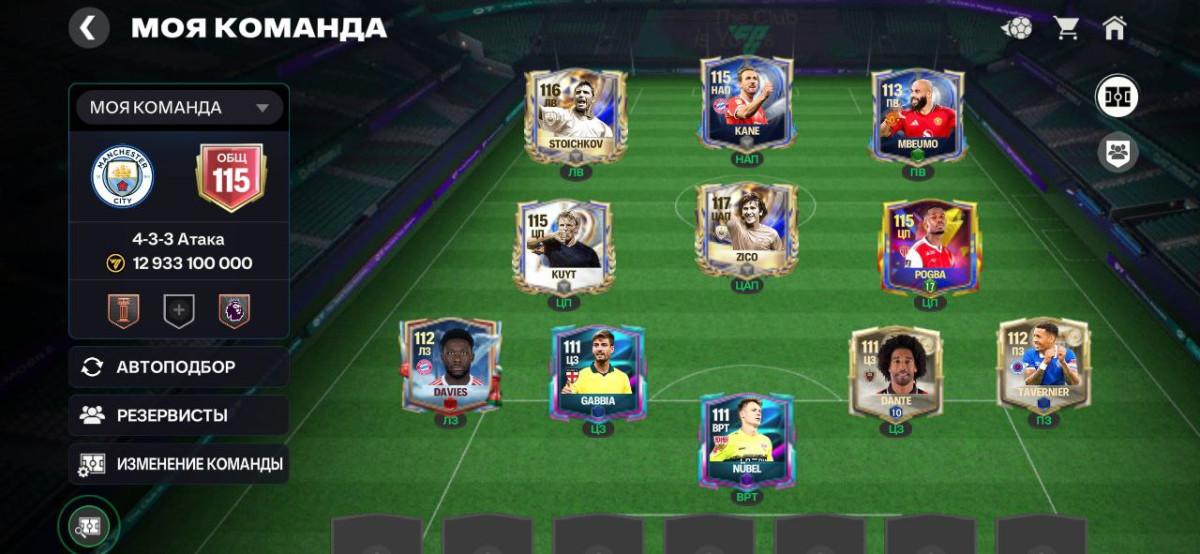Select the Kuyt midfielder card

(563, 245)
